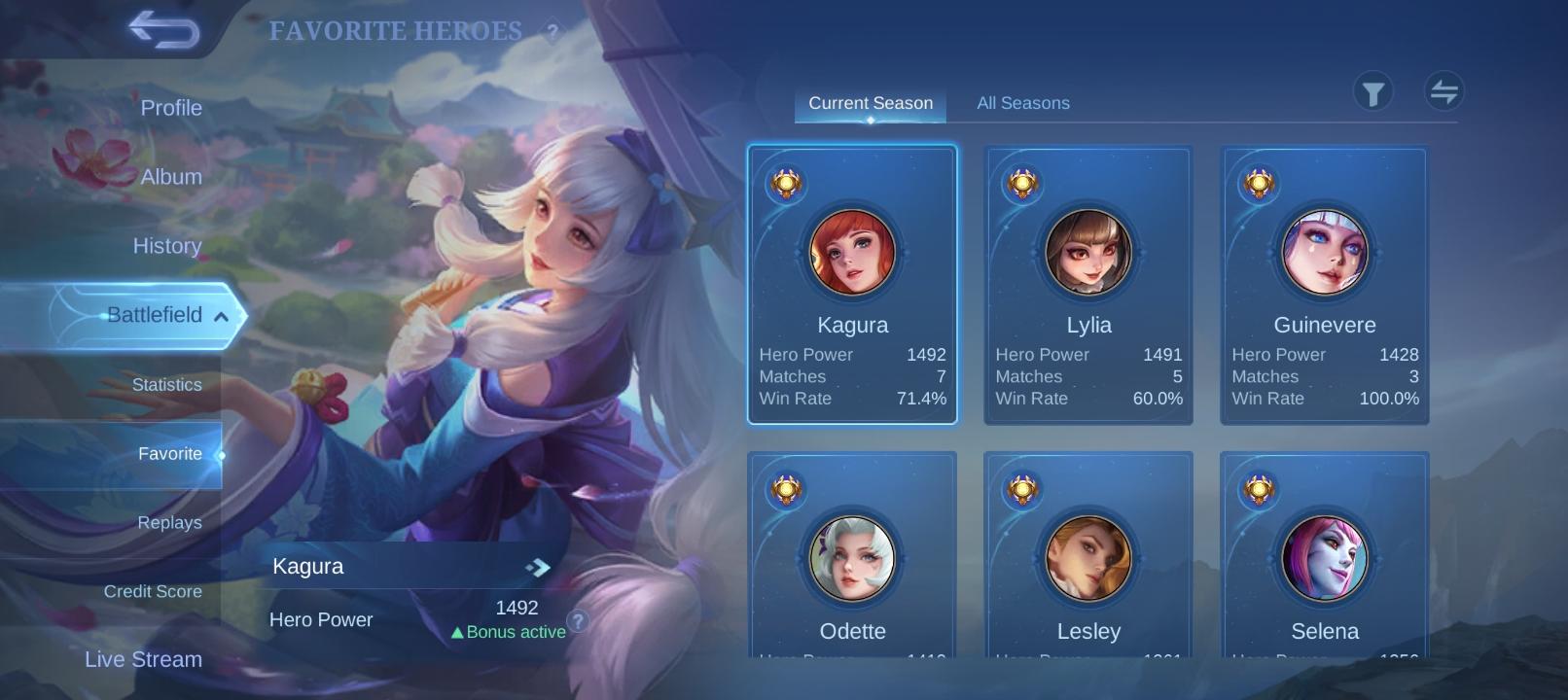Switch to the All Seasons tab
This screenshot has width=1568, height=700.
coord(1023,102)
